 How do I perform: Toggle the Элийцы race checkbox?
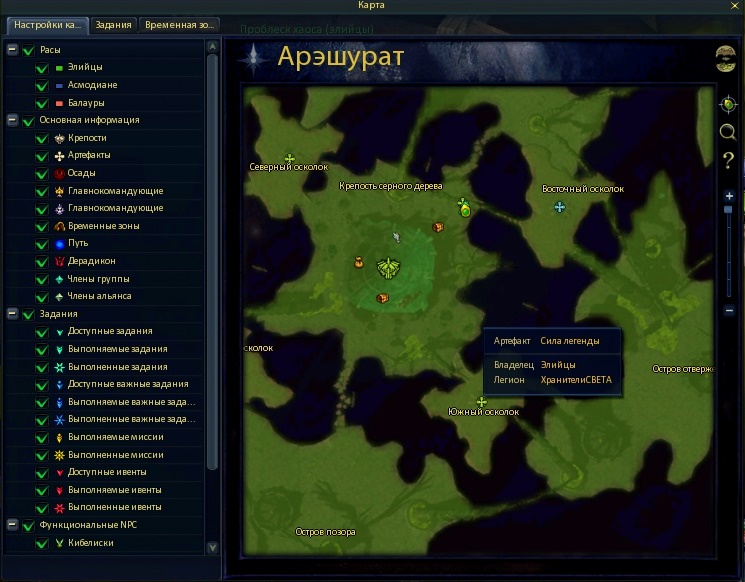pos(42,67)
